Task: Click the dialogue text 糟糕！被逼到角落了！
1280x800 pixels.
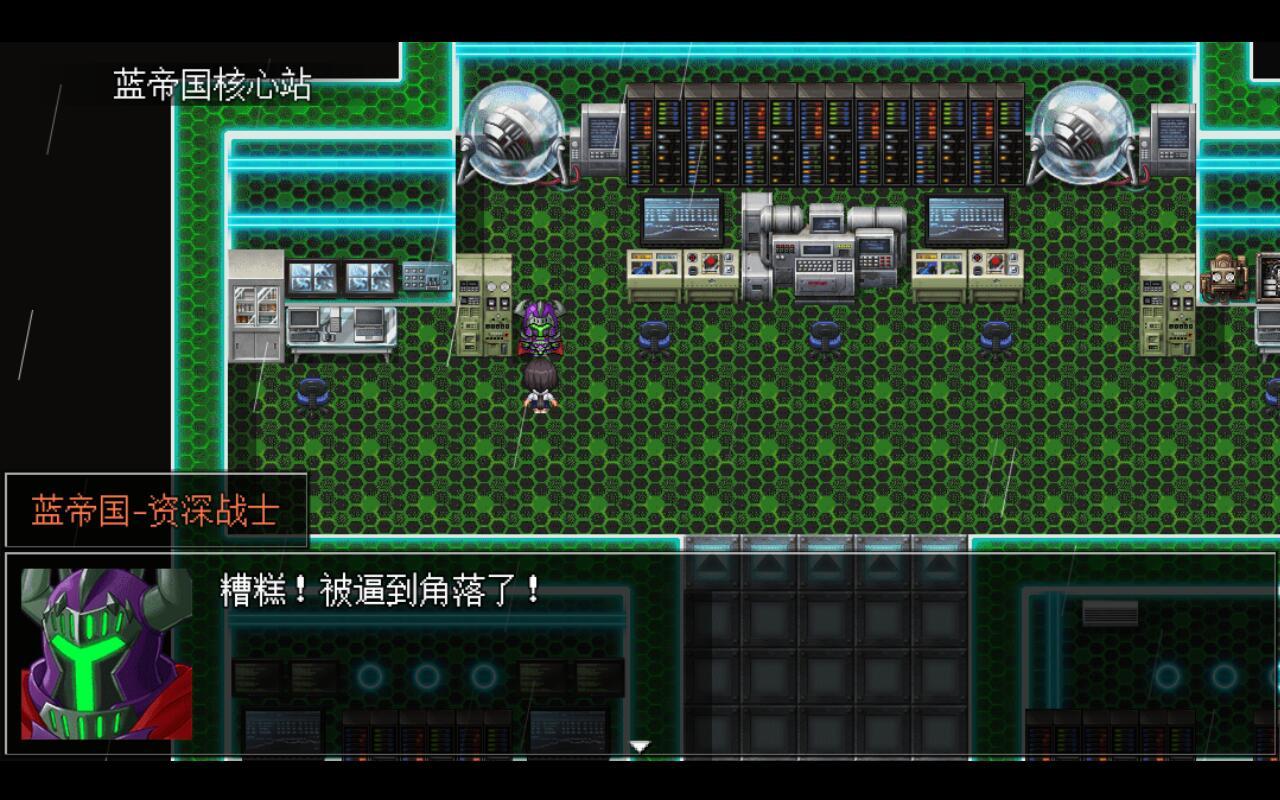Action: click(377, 592)
